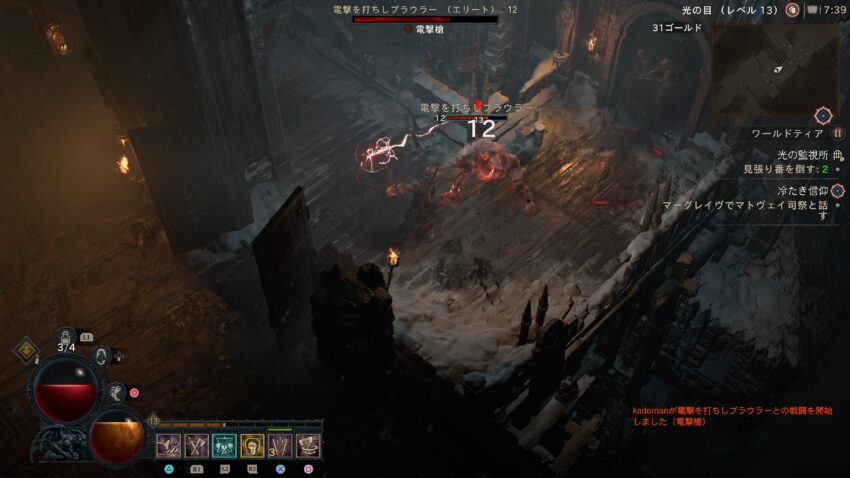Click the blue diamond quest marker below the minimap
Screen dimensions: 850x478
[x=823, y=116]
